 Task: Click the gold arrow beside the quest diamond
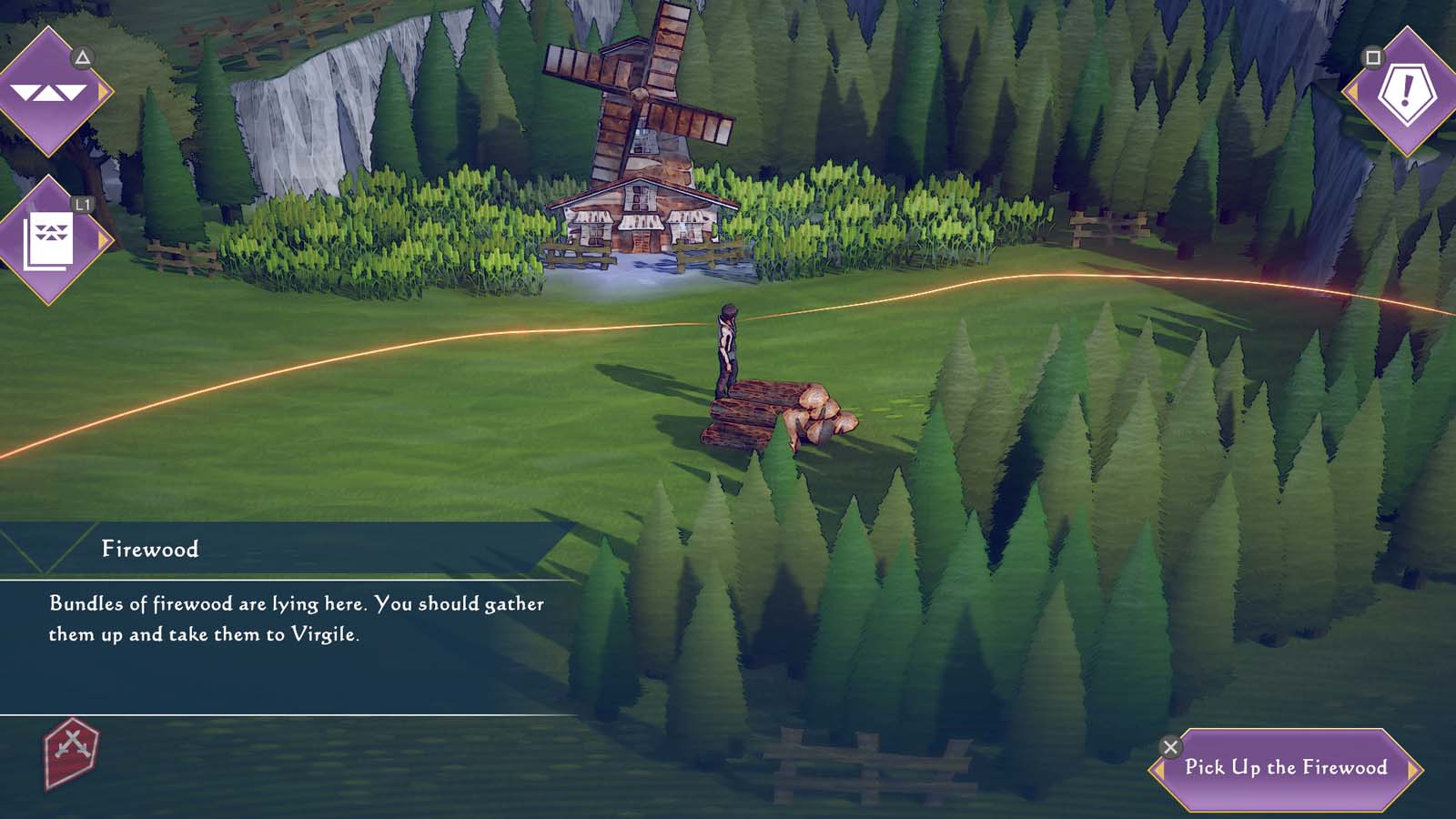pyautogui.click(x=1353, y=92)
